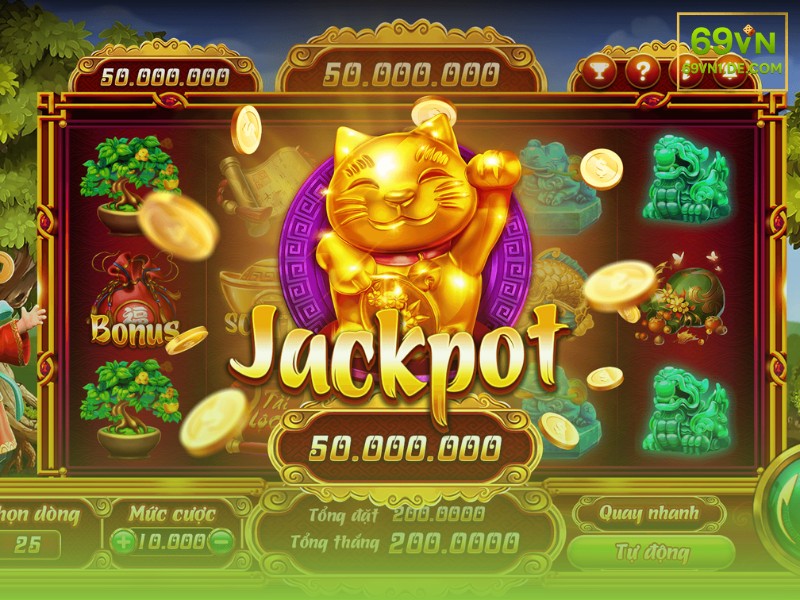Toggle the Tự động auto spin button
Screen dimensions: 800x600
point(650,552)
